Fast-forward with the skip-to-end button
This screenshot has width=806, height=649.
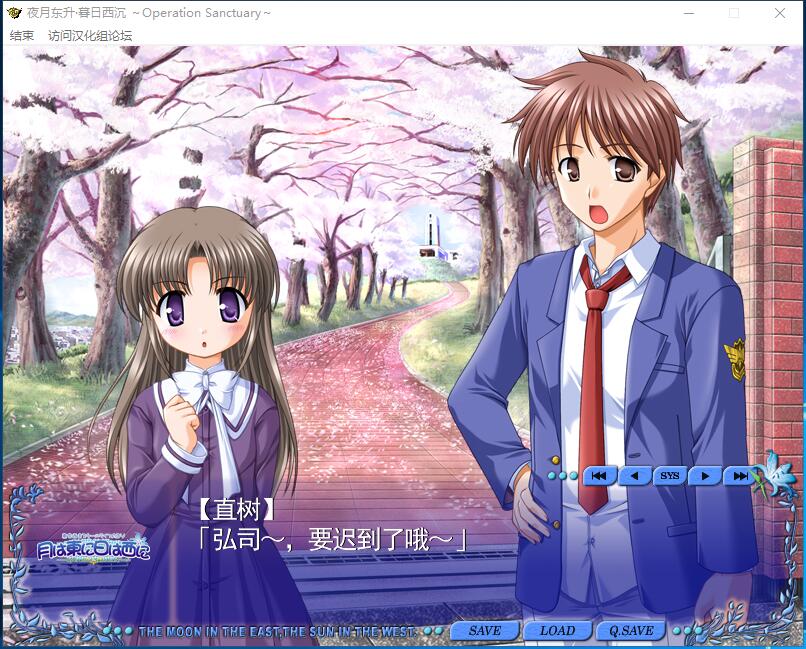pyautogui.click(x=740, y=476)
